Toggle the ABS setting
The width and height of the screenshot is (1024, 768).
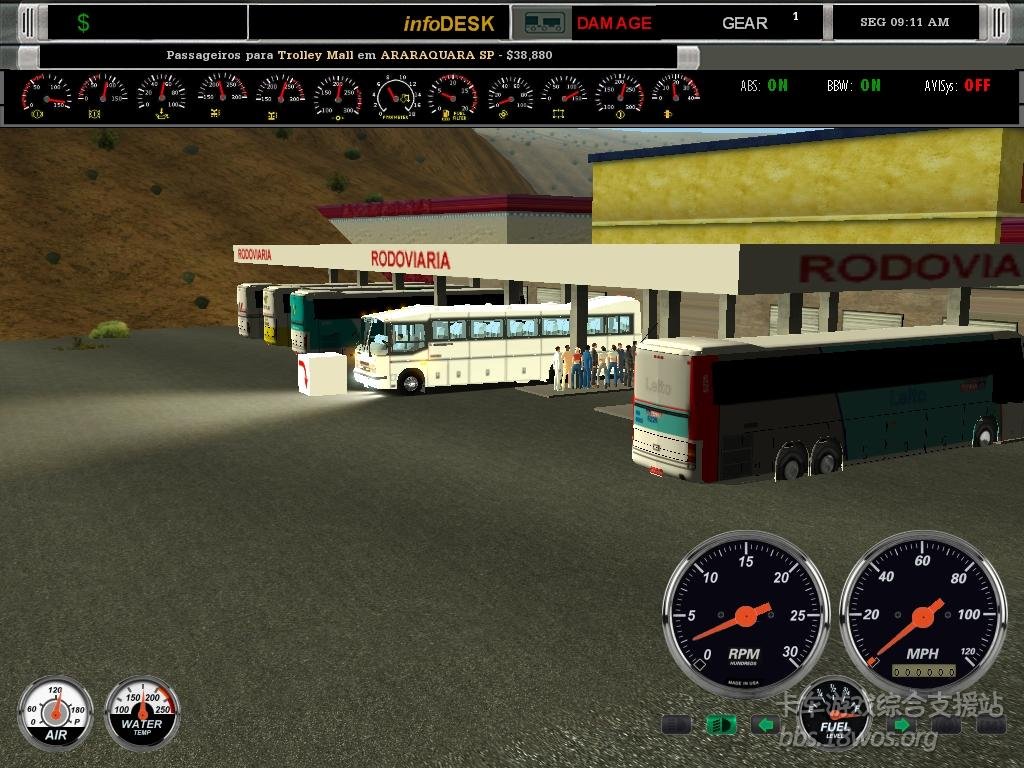click(x=764, y=86)
